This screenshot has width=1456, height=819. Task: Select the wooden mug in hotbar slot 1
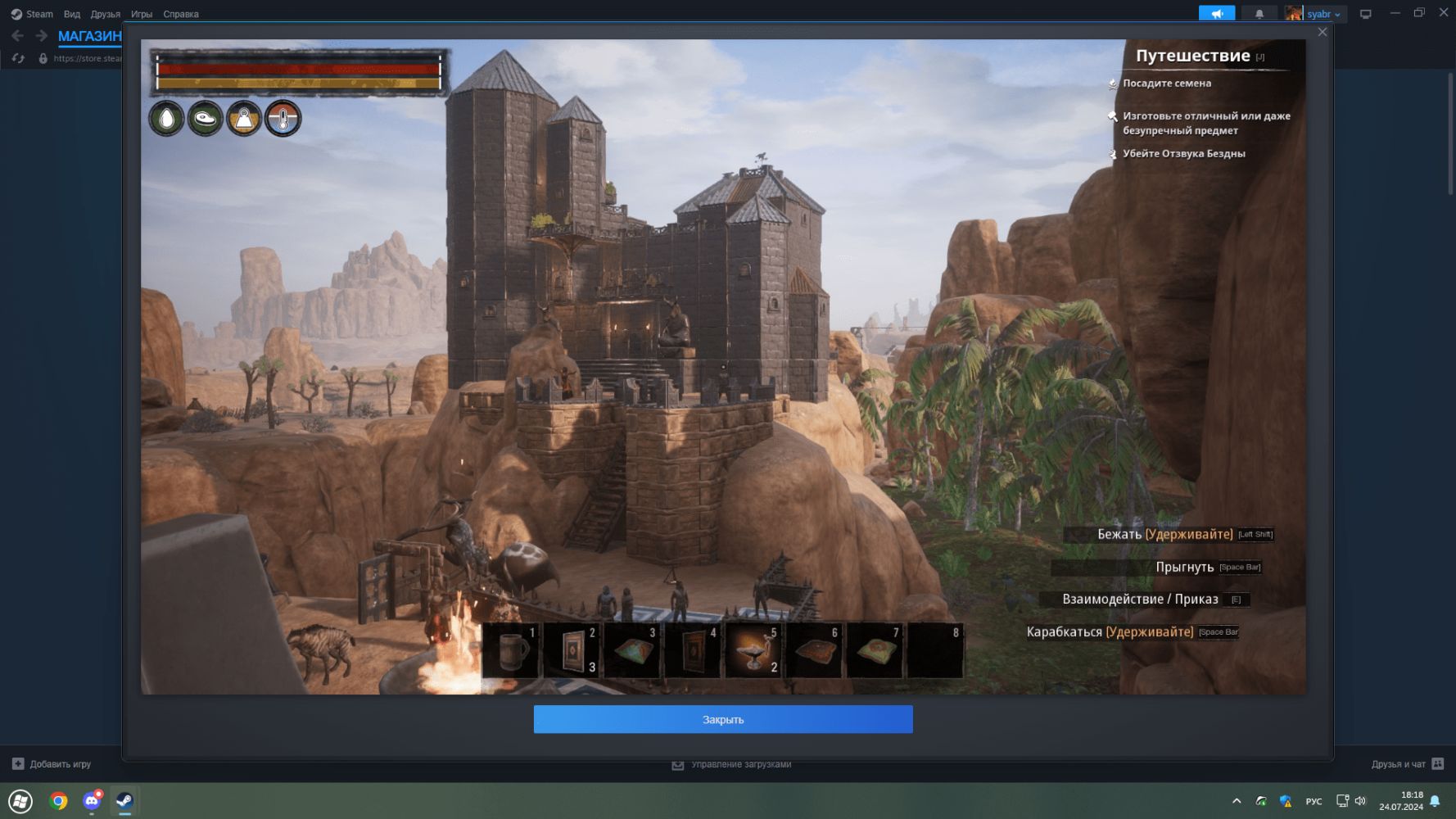click(512, 650)
